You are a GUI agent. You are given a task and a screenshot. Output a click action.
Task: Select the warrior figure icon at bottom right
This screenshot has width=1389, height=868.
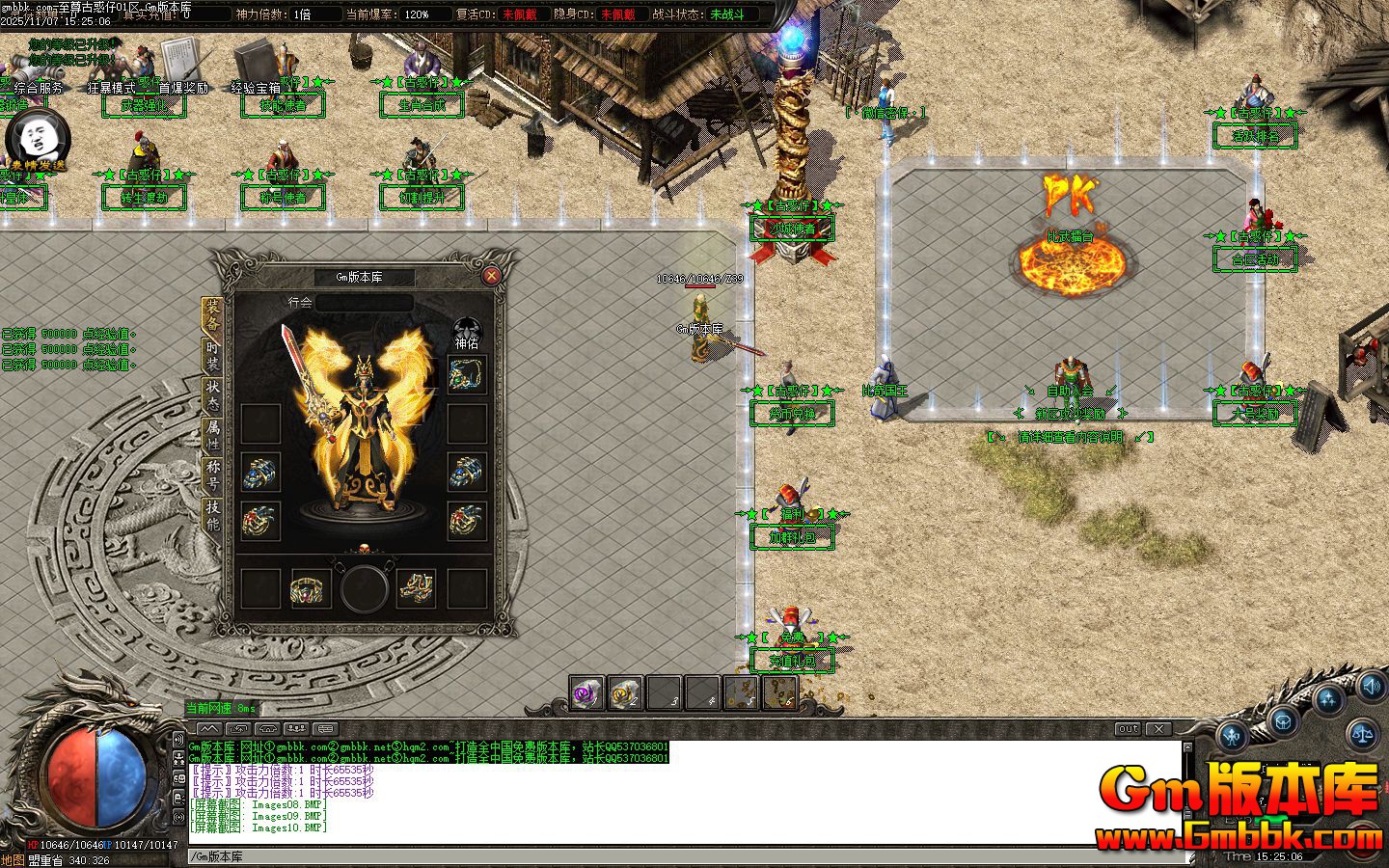coord(1231,736)
